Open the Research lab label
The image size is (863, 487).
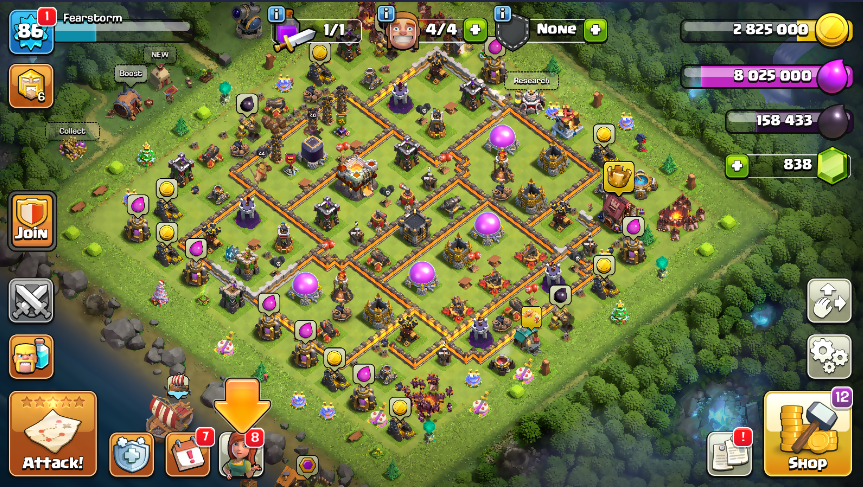click(x=531, y=81)
